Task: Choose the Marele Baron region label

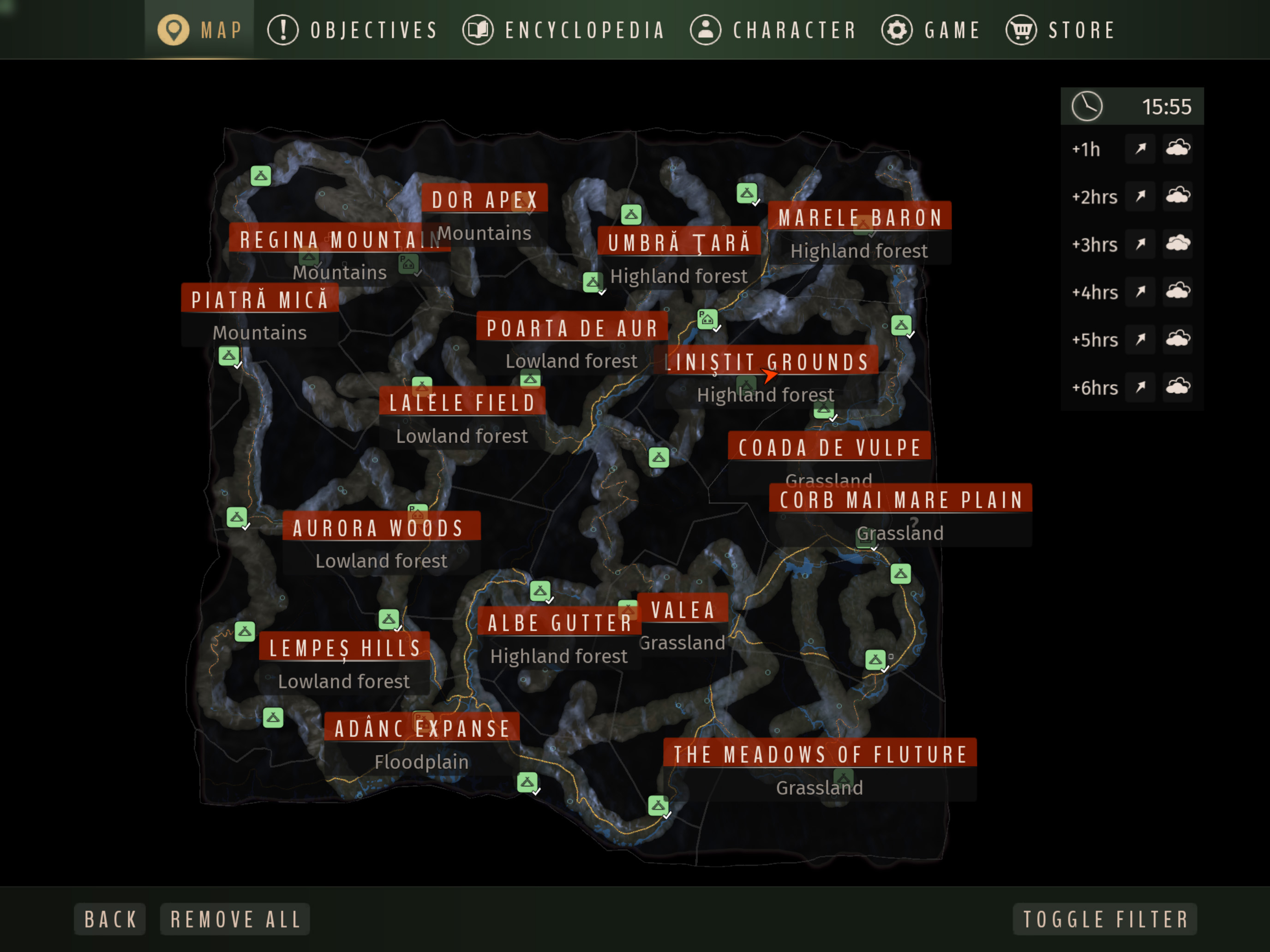Action: coord(859,218)
